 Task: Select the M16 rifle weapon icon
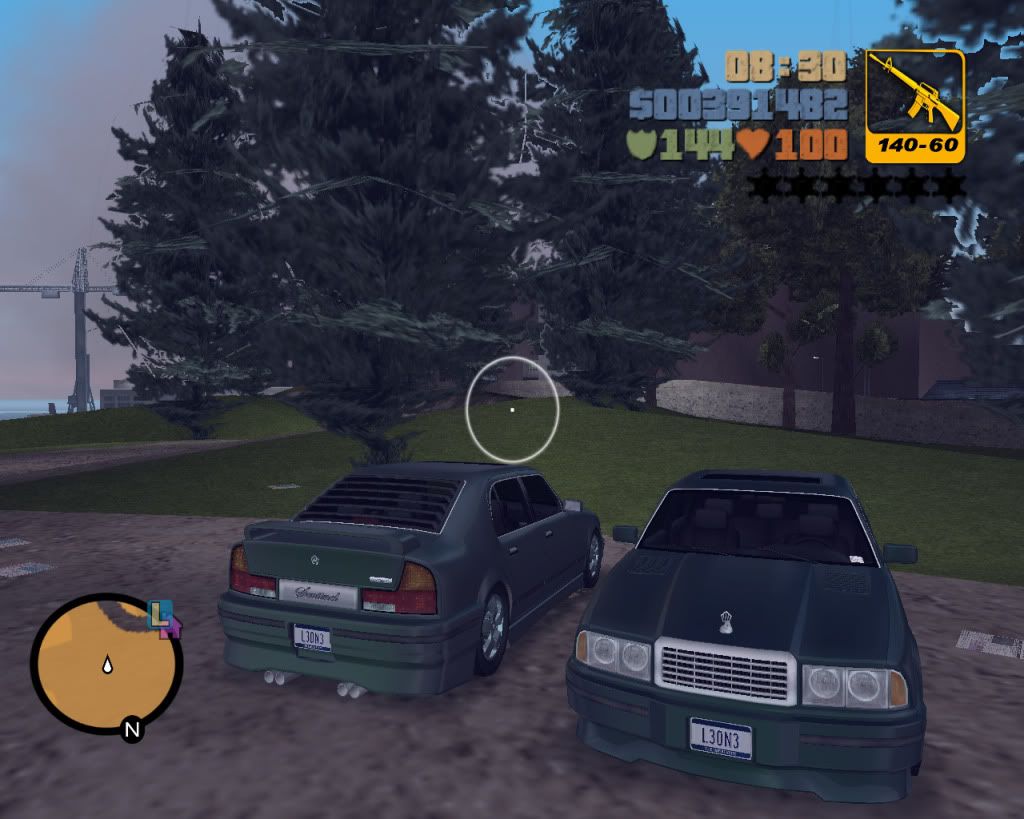click(x=914, y=94)
